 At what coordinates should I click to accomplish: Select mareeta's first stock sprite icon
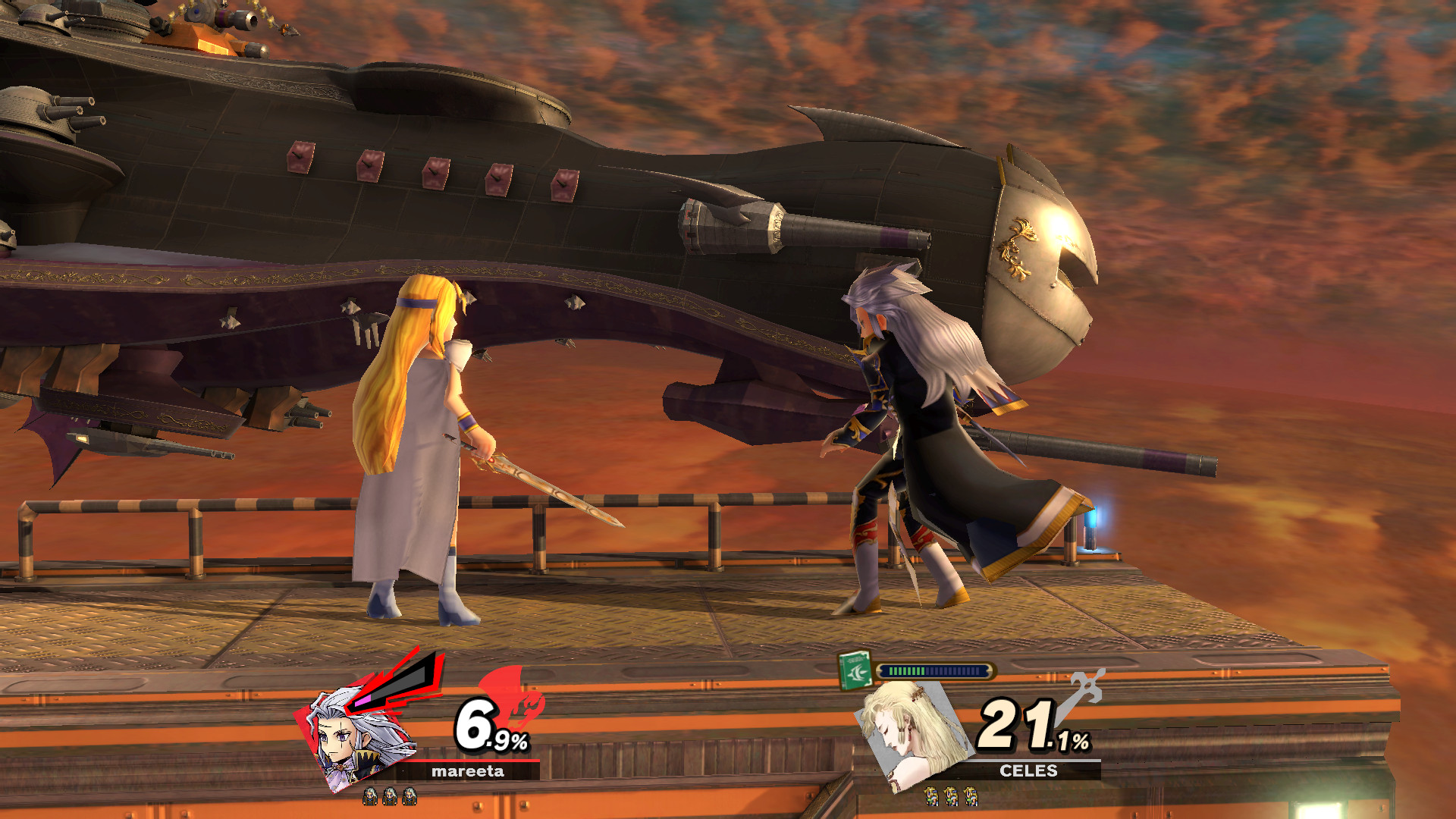tap(370, 798)
